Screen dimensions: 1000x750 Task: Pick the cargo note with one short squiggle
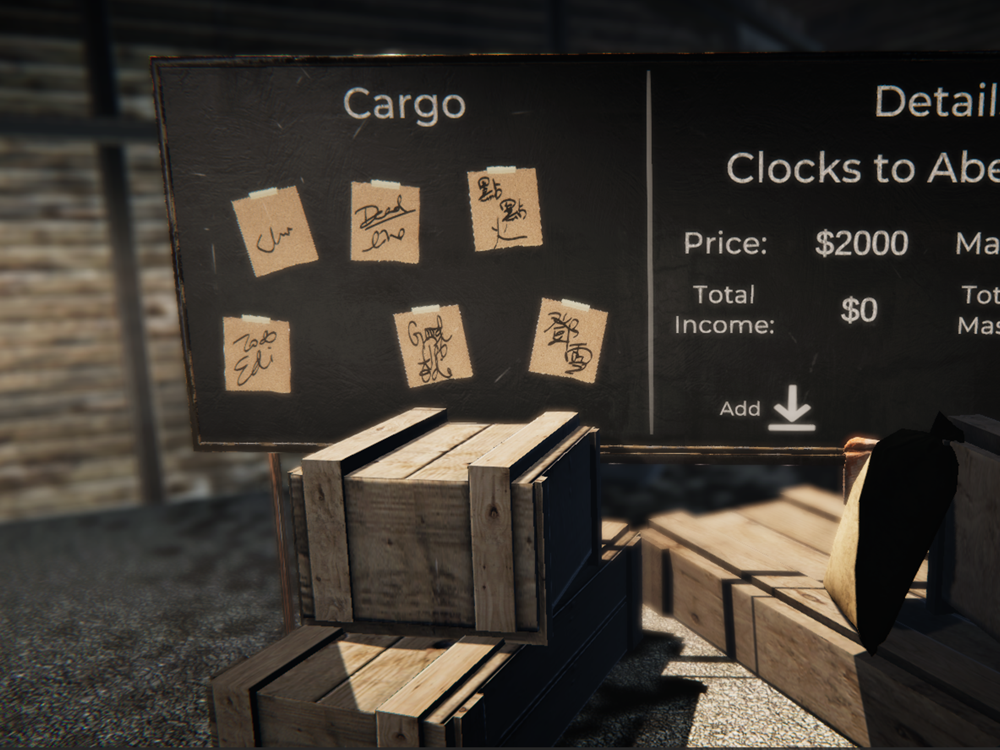pos(275,231)
